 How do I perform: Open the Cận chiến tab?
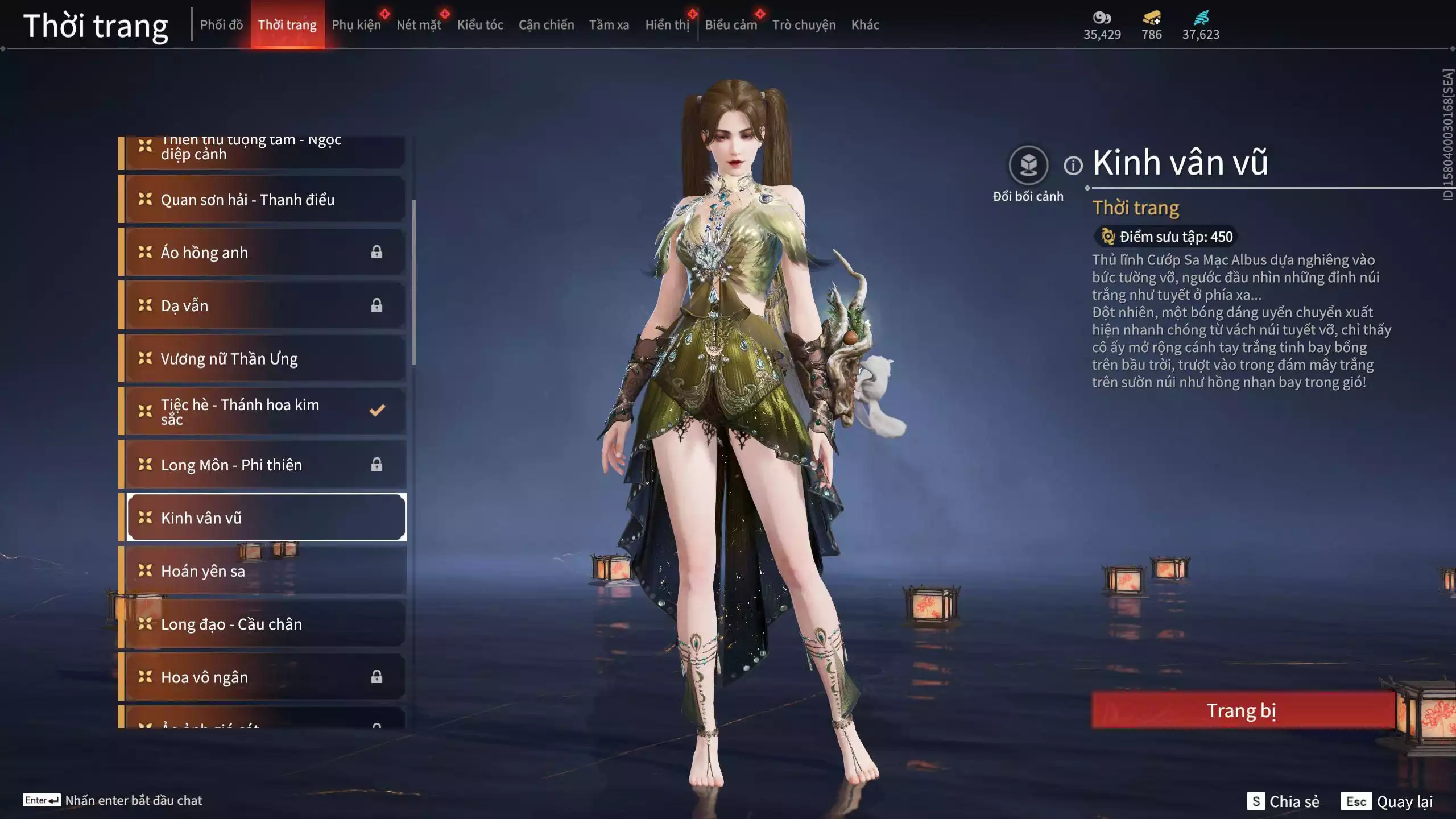pyautogui.click(x=546, y=25)
